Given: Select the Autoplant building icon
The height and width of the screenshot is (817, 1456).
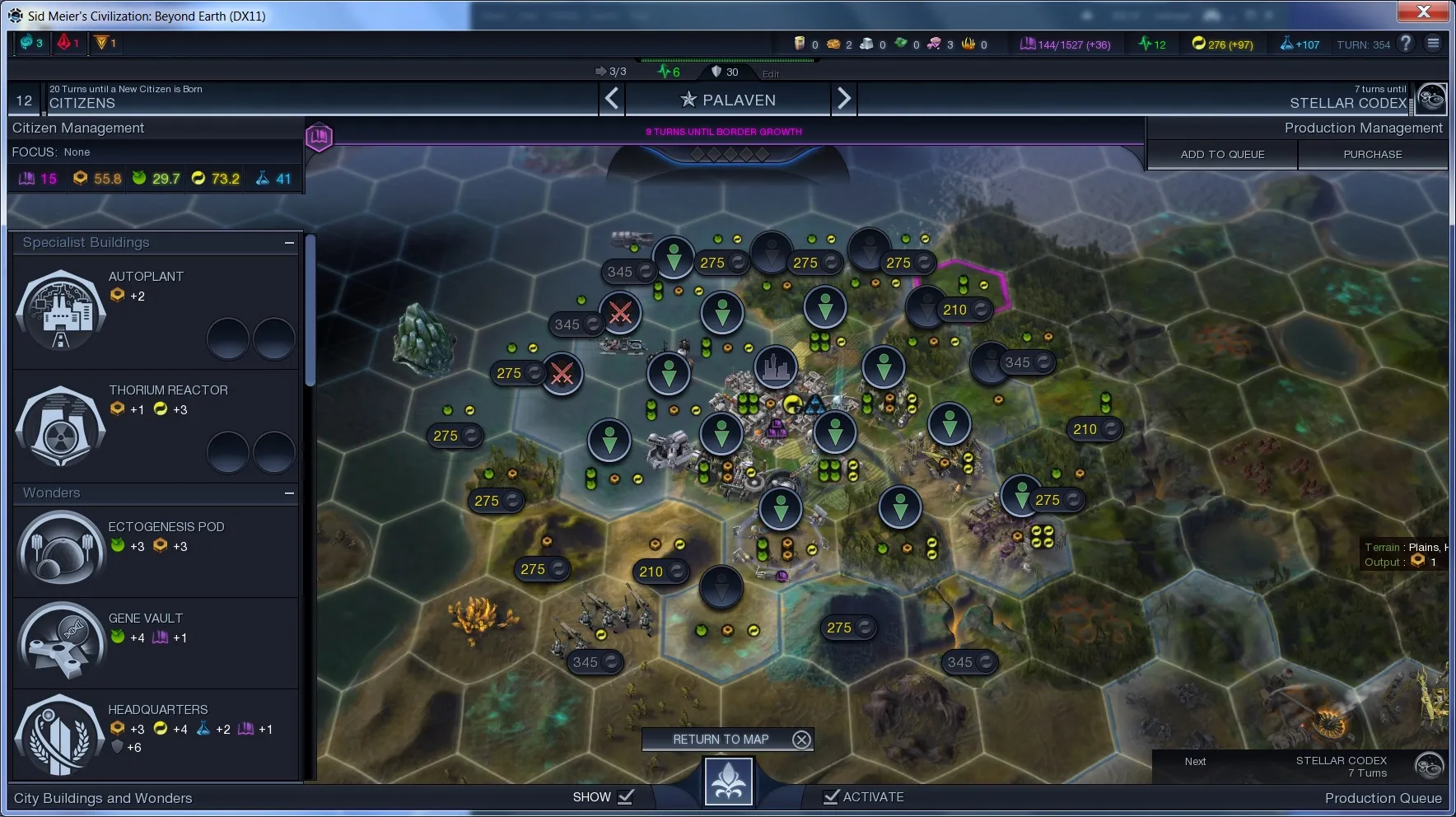Looking at the screenshot, I should coord(61,312).
